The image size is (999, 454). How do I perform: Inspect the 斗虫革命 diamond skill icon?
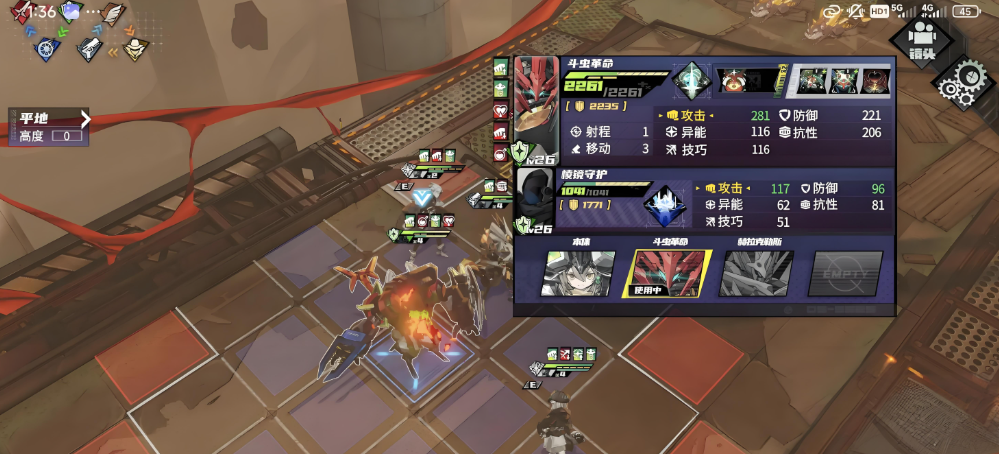691,80
